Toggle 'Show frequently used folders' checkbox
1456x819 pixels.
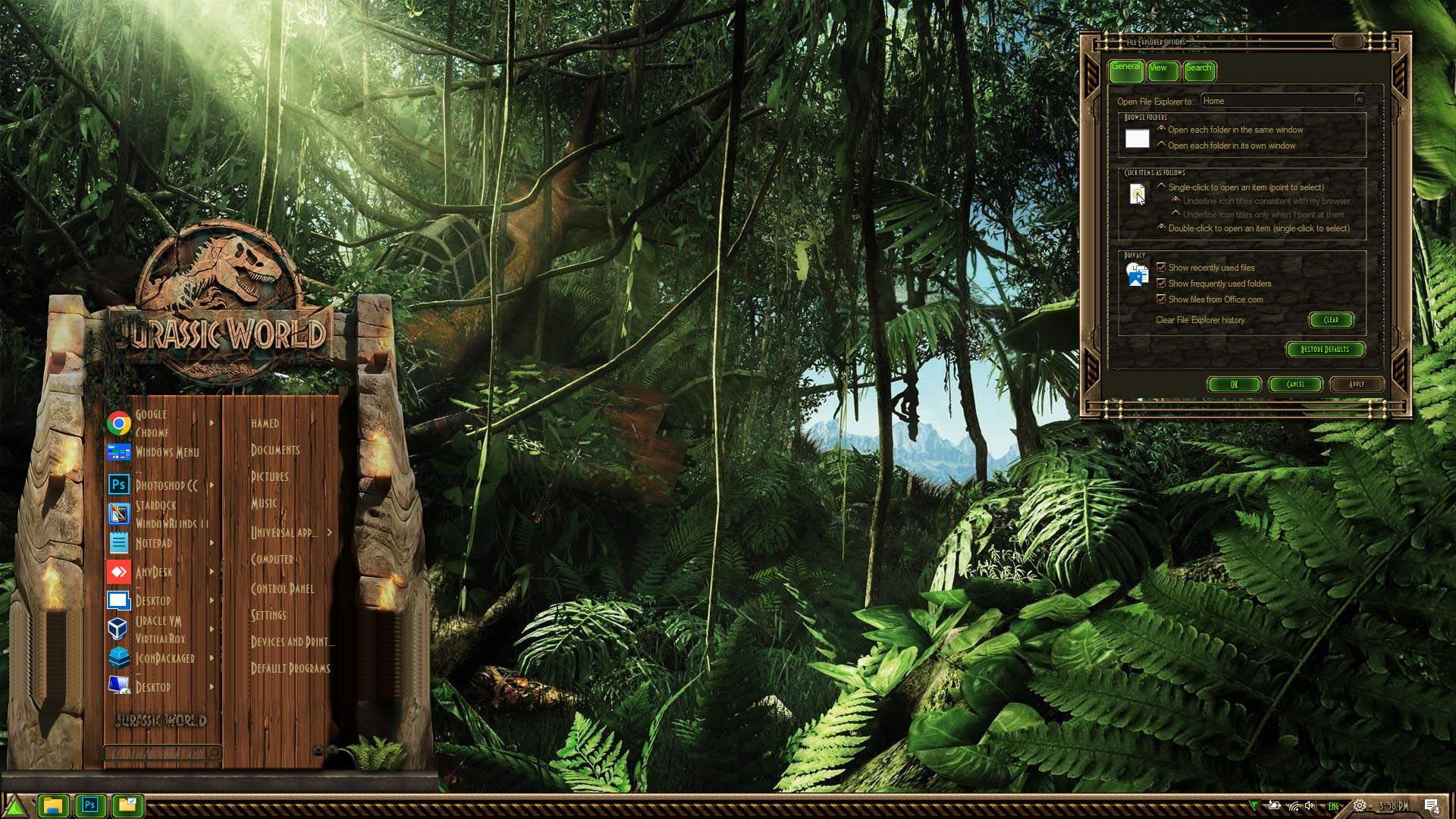(1161, 283)
